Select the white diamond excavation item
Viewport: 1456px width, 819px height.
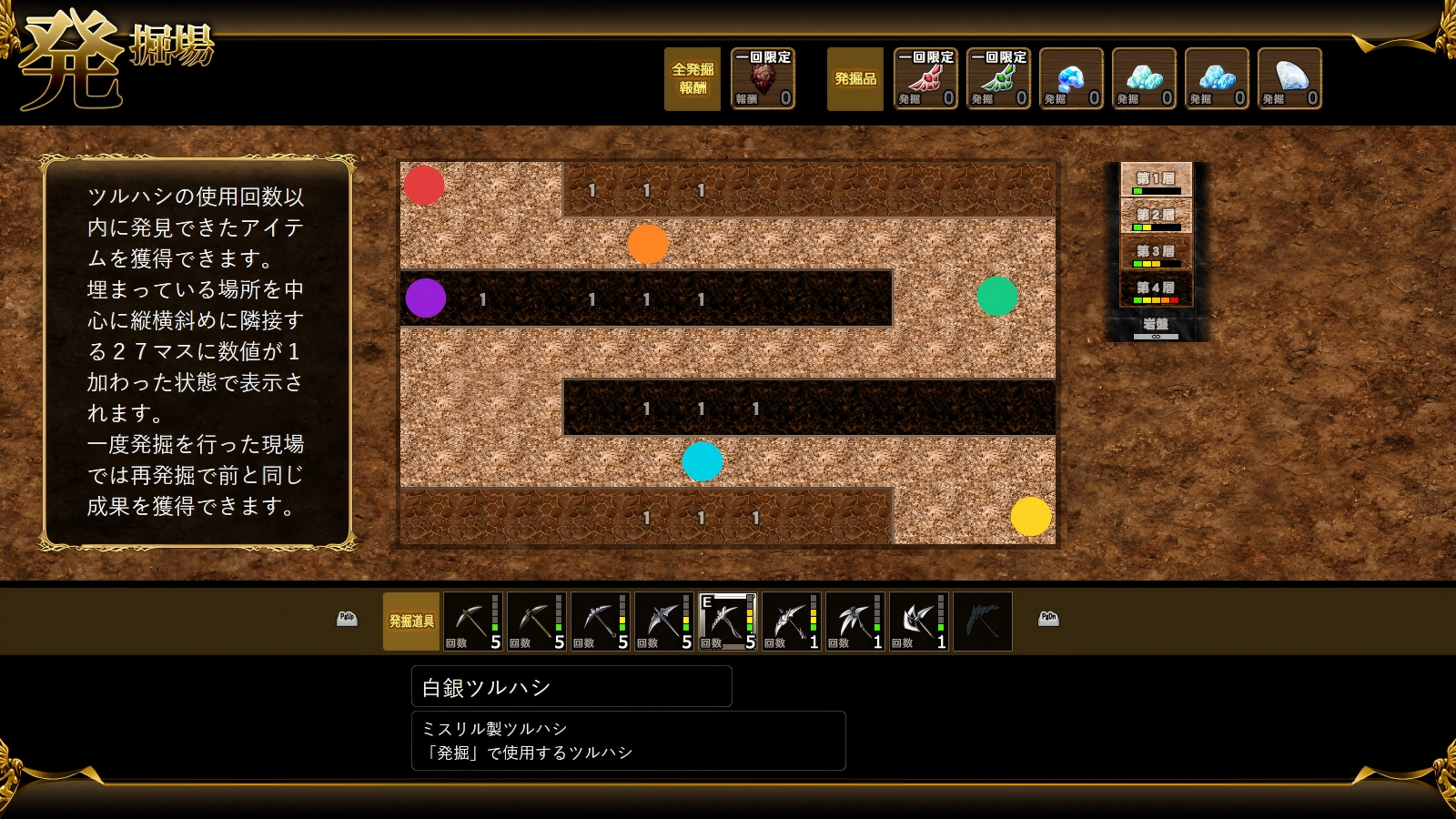click(x=1289, y=79)
